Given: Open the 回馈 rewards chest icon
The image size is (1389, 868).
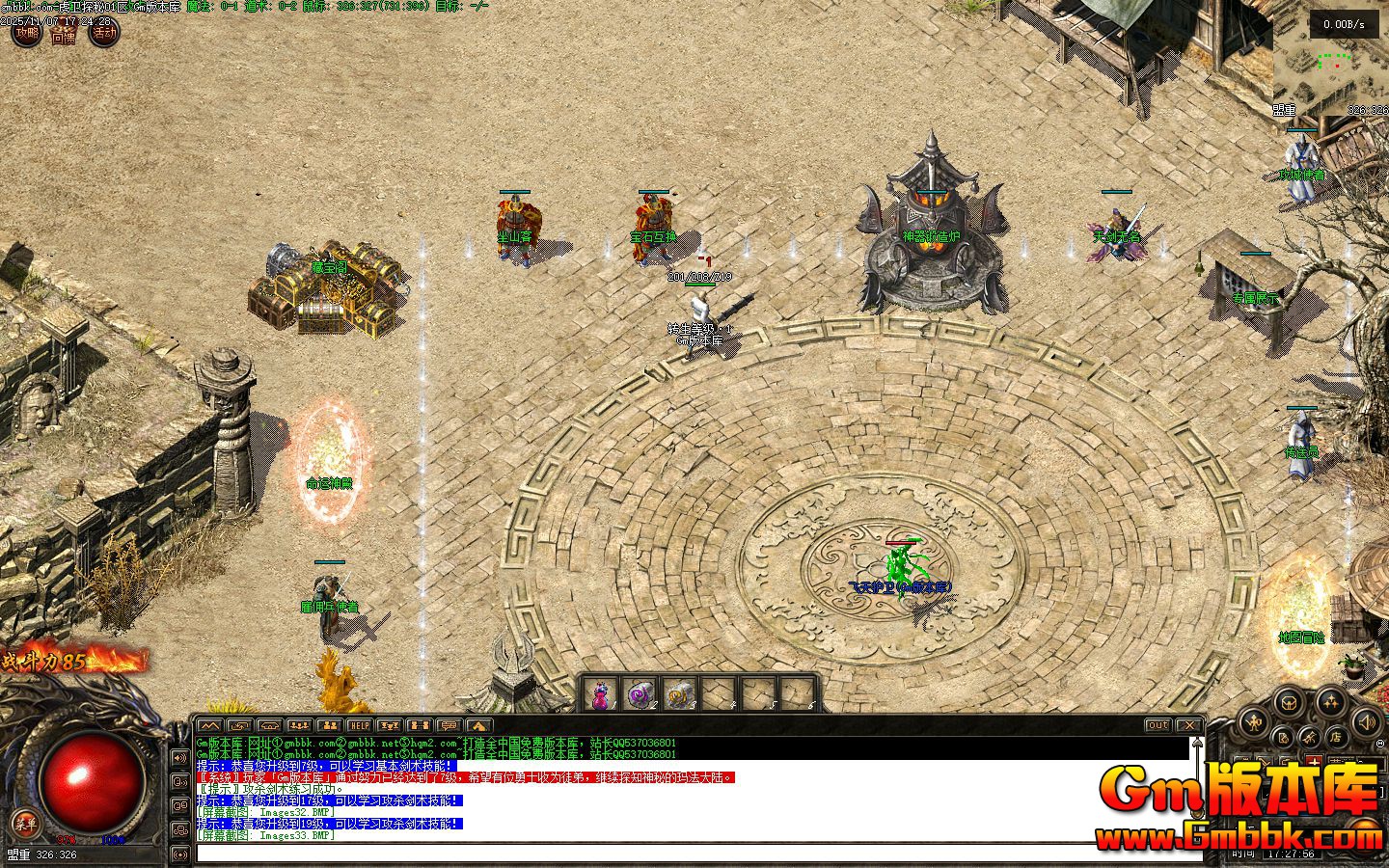Looking at the screenshot, I should 64,36.
